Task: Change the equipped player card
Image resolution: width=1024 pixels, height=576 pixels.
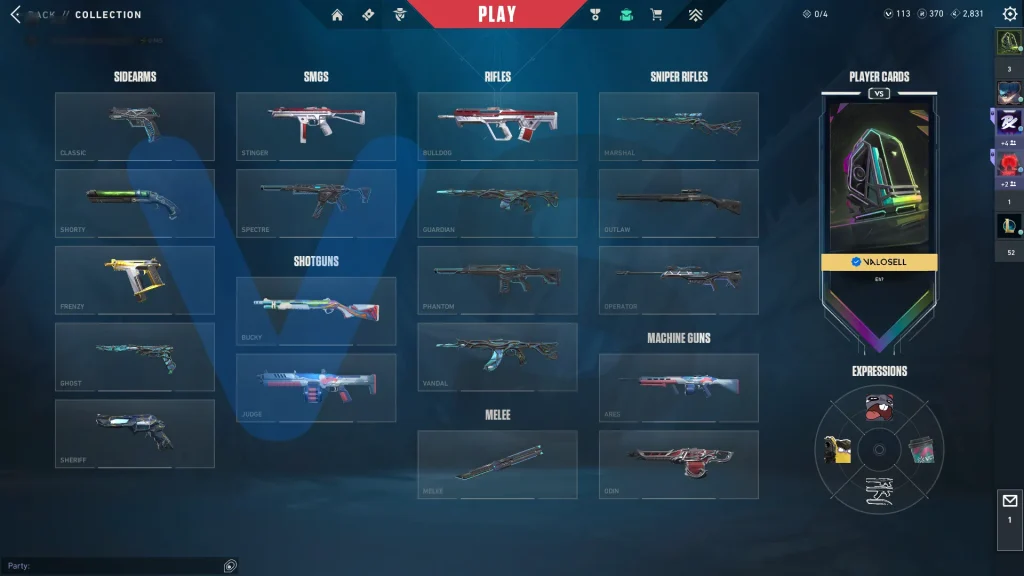Action: pyautogui.click(x=879, y=182)
